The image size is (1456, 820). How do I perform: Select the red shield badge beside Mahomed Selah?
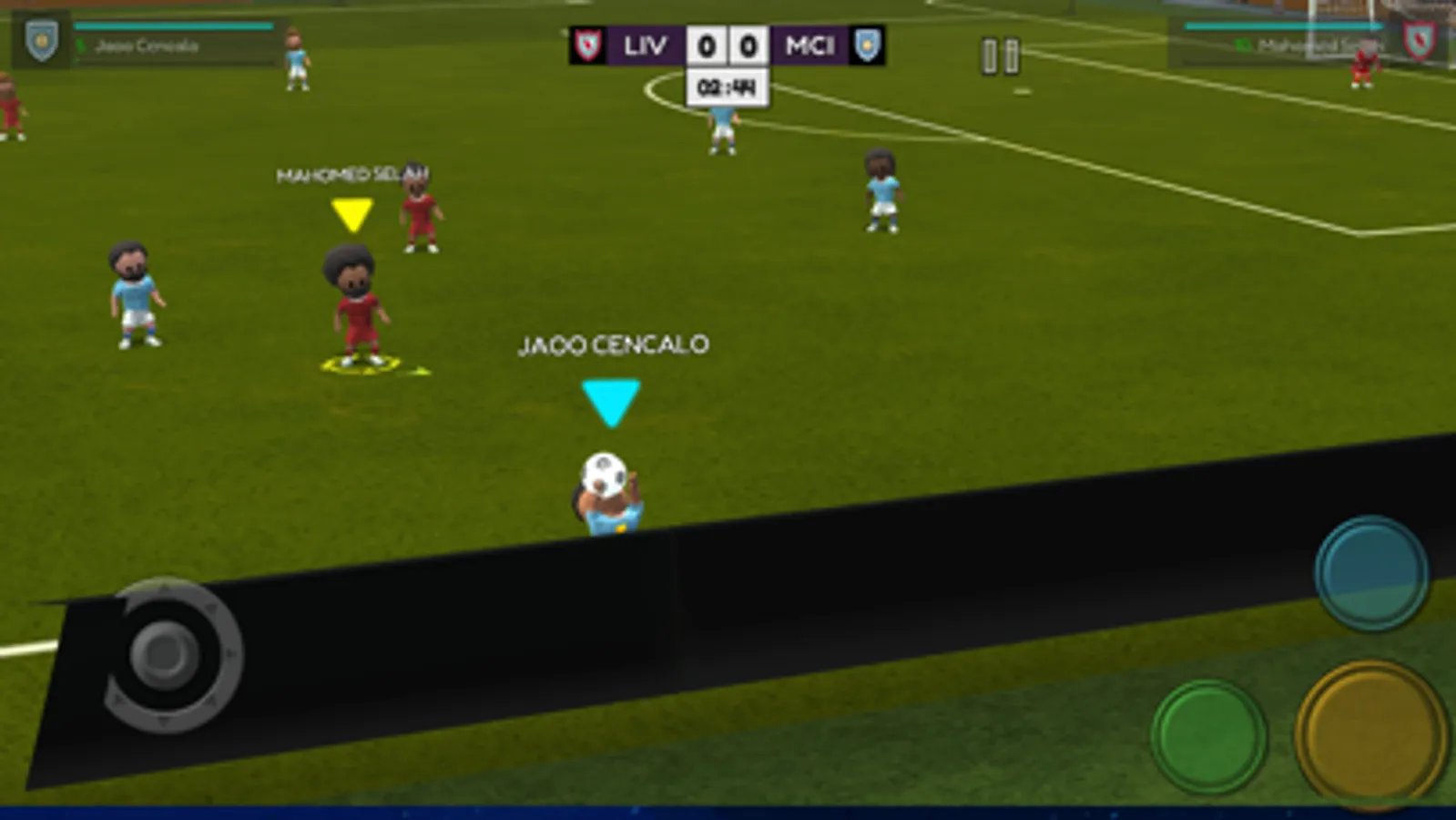pyautogui.click(x=1420, y=40)
